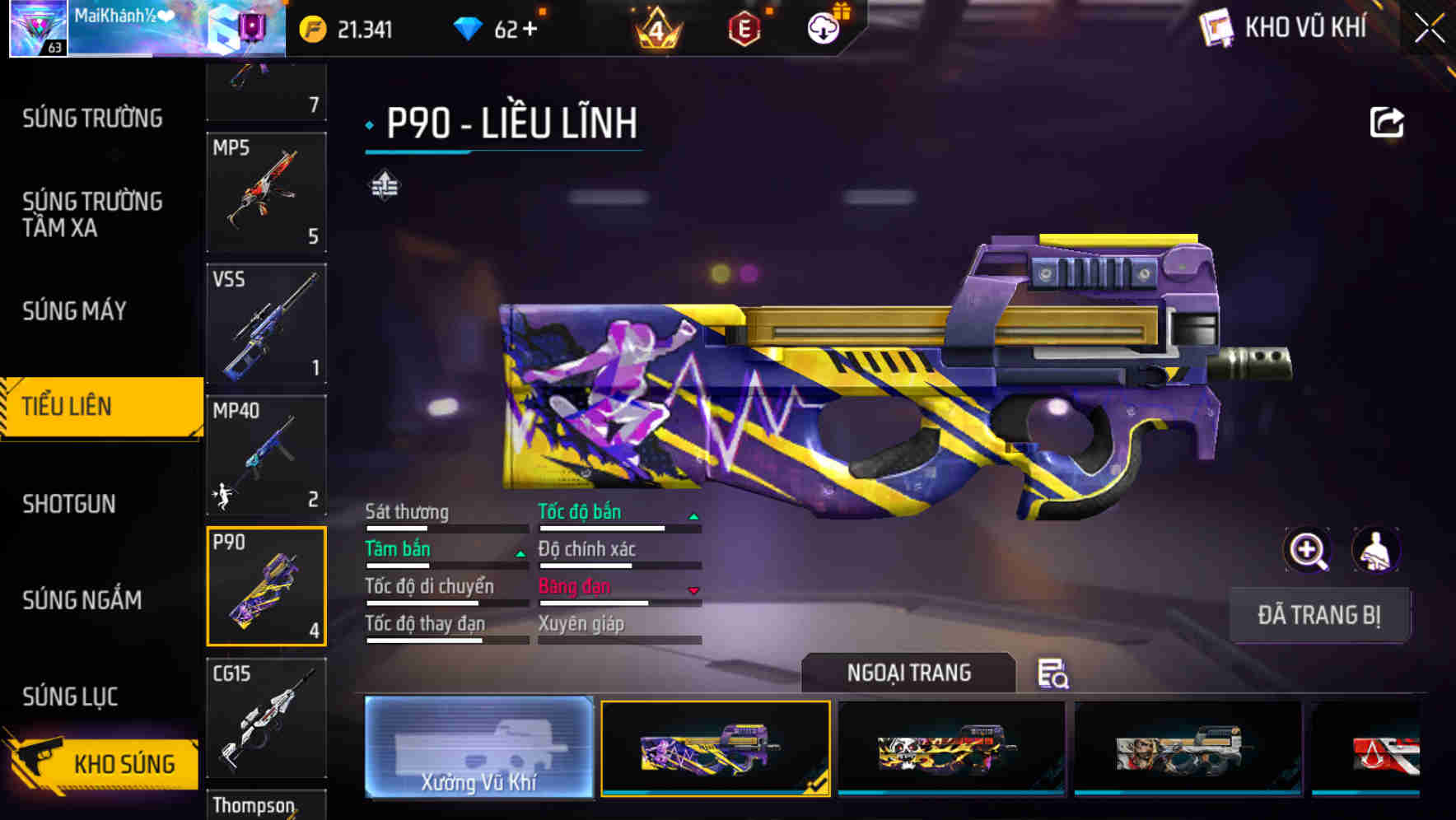Click the share icon next to P90 name
Viewport: 1456px width, 820px height.
pyautogui.click(x=1388, y=121)
